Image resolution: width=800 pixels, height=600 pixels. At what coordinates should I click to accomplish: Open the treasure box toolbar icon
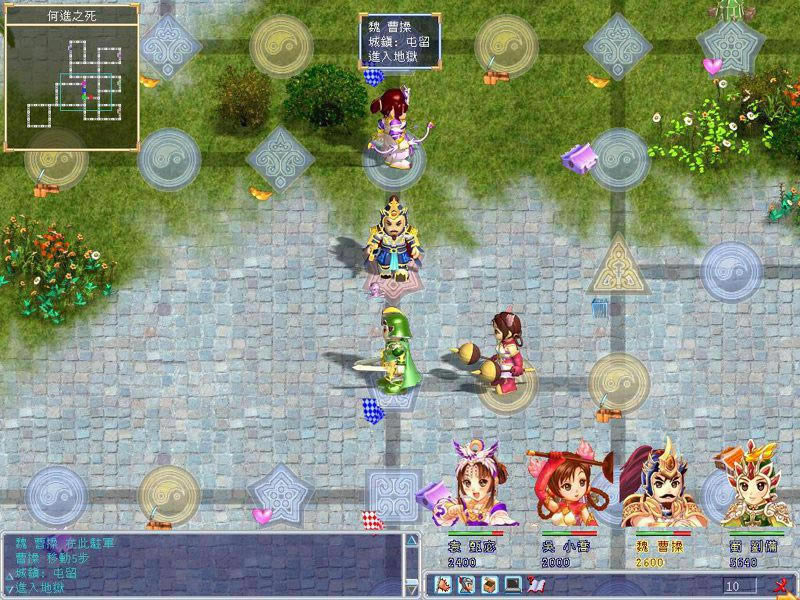[x=489, y=584]
